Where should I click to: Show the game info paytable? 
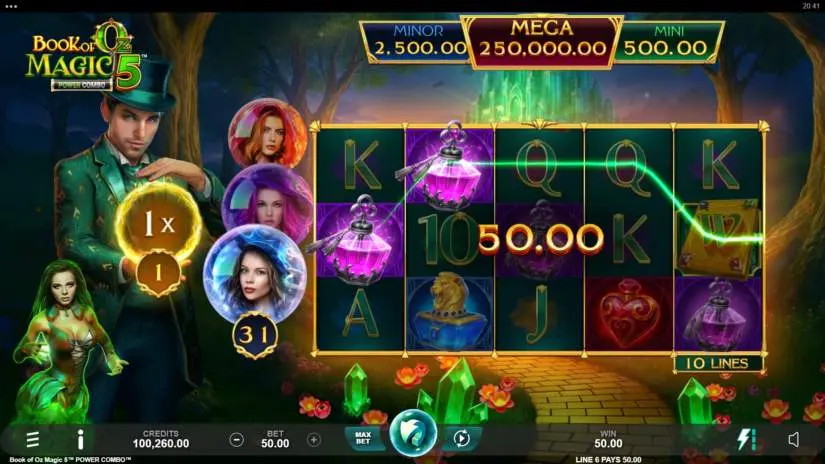point(80,438)
